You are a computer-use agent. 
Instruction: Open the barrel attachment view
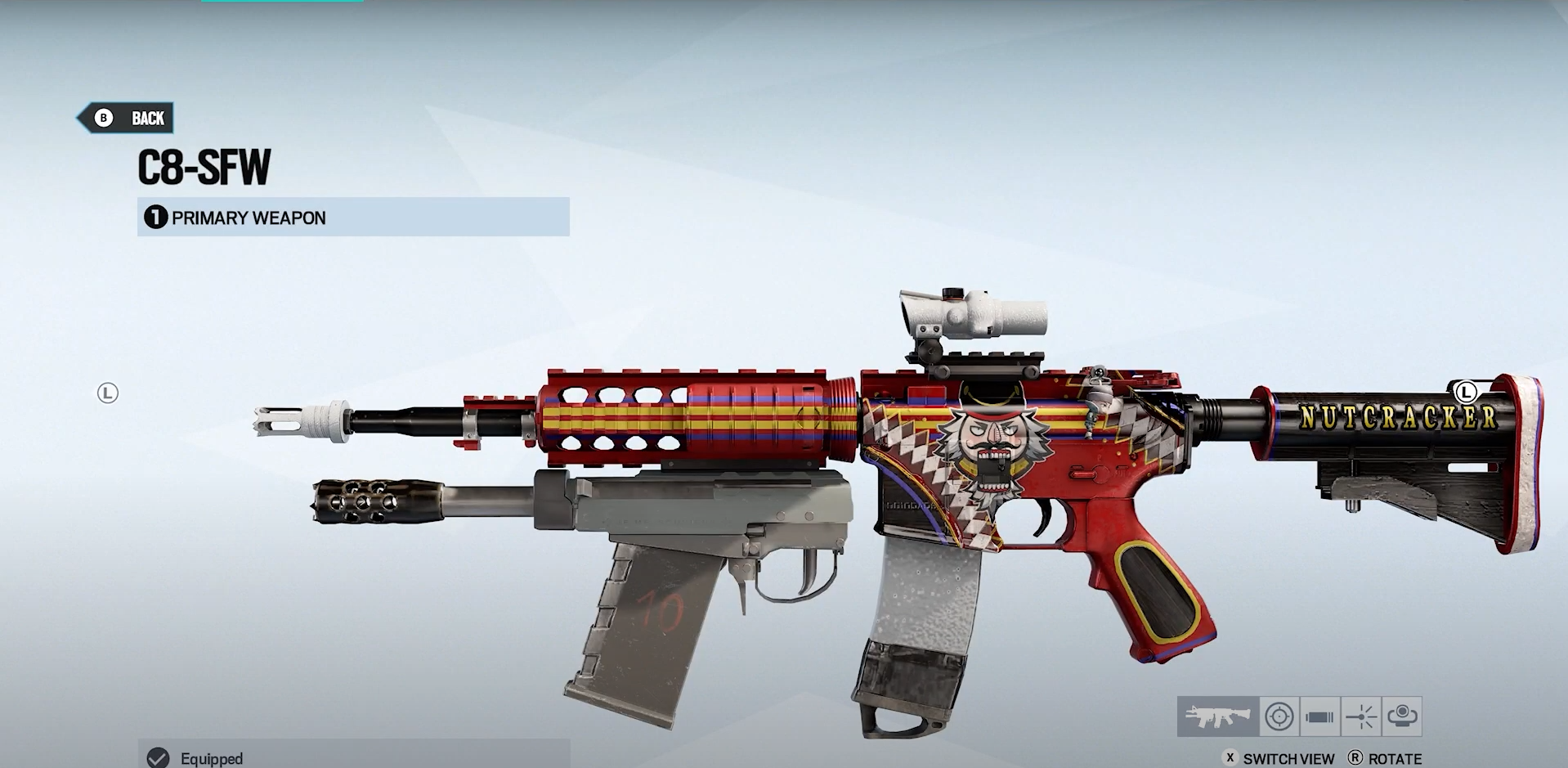click(1319, 717)
